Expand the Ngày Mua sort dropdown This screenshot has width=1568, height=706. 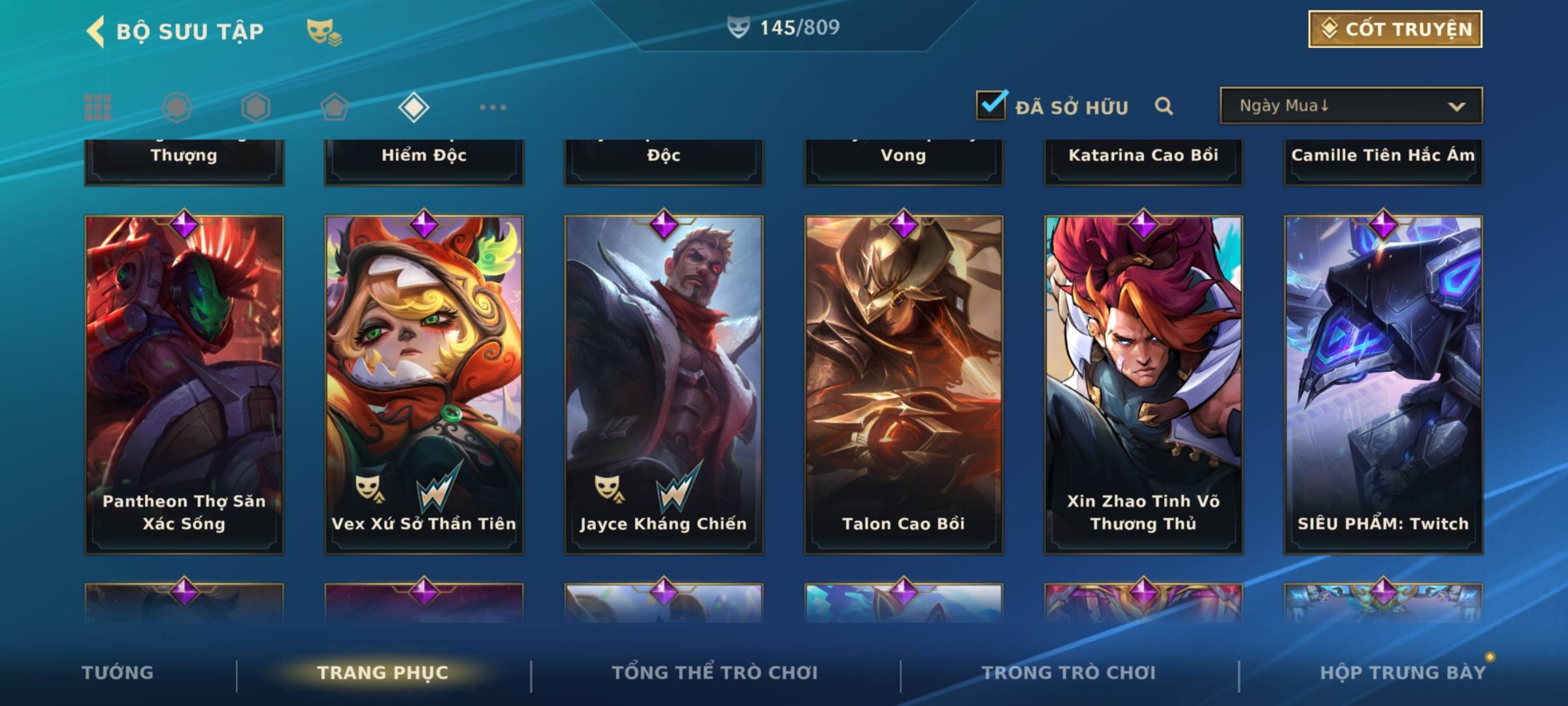point(1350,106)
